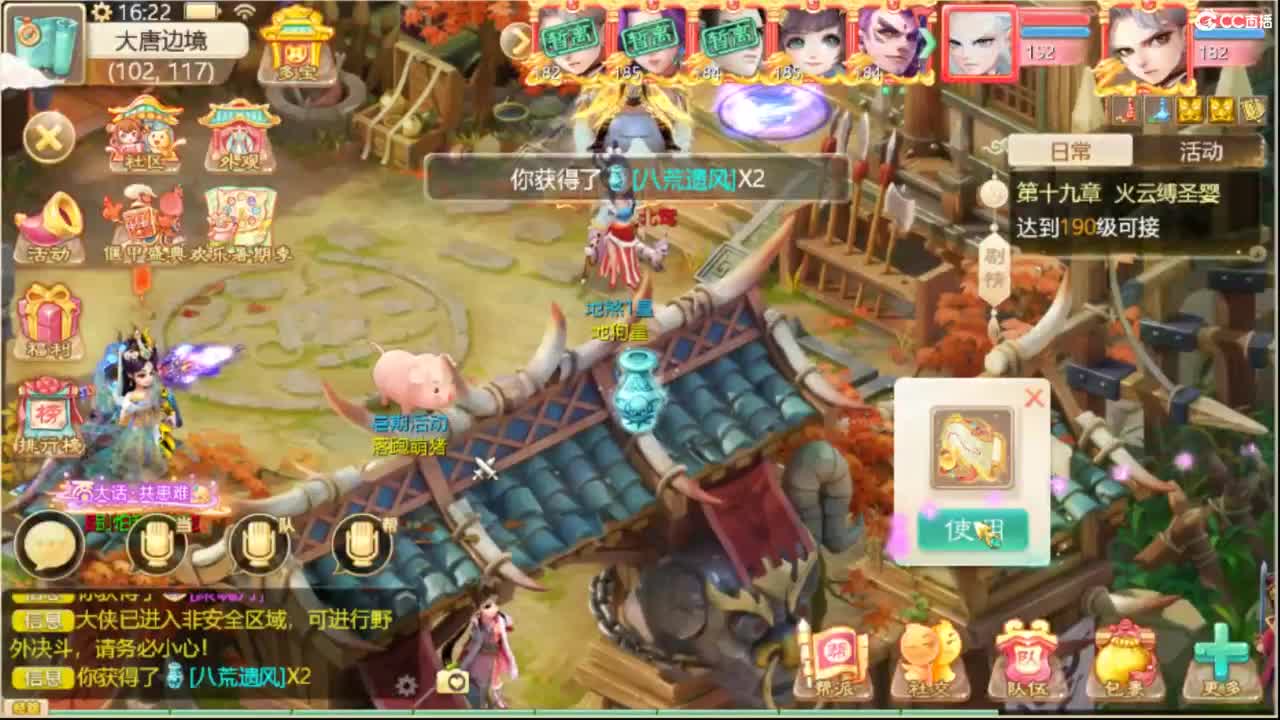Mute the 帮 guild channel microphone
This screenshot has height=720, width=1280.
pos(360,540)
